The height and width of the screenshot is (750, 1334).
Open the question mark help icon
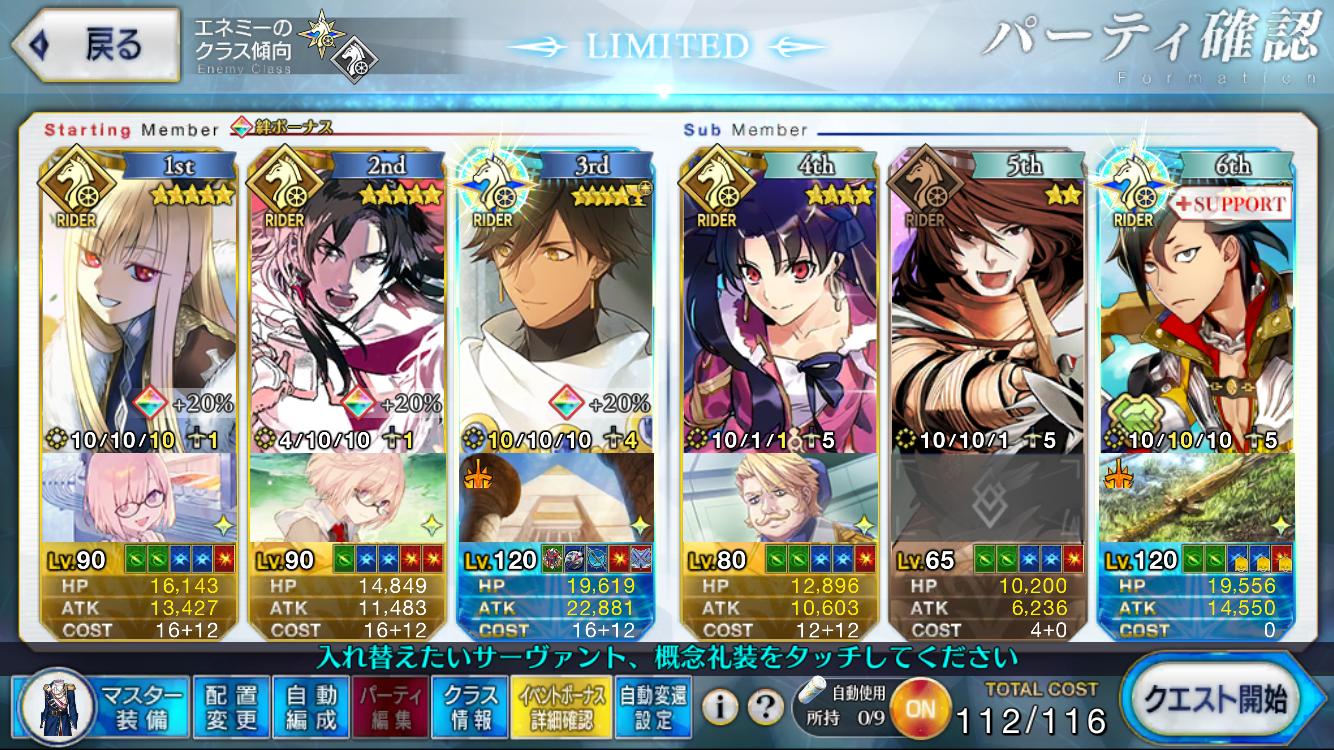pyautogui.click(x=765, y=707)
